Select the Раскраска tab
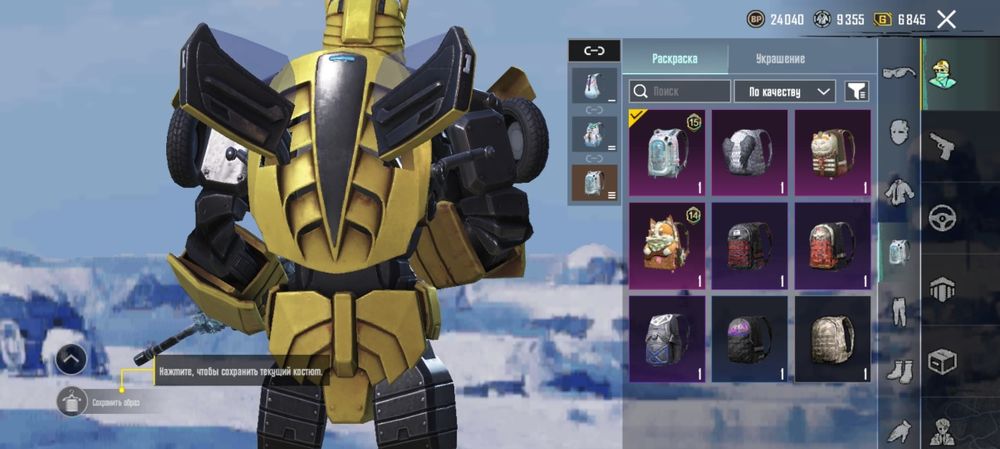 click(675, 58)
